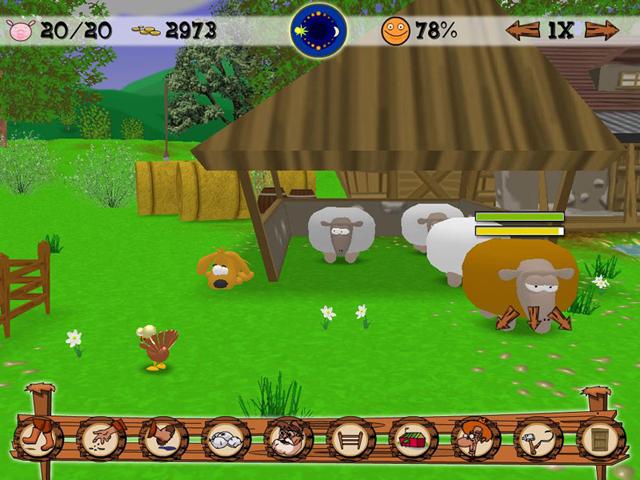This screenshot has height=480, width=640.
Task: Choose the wooden fence build icon
Action: coord(350,438)
